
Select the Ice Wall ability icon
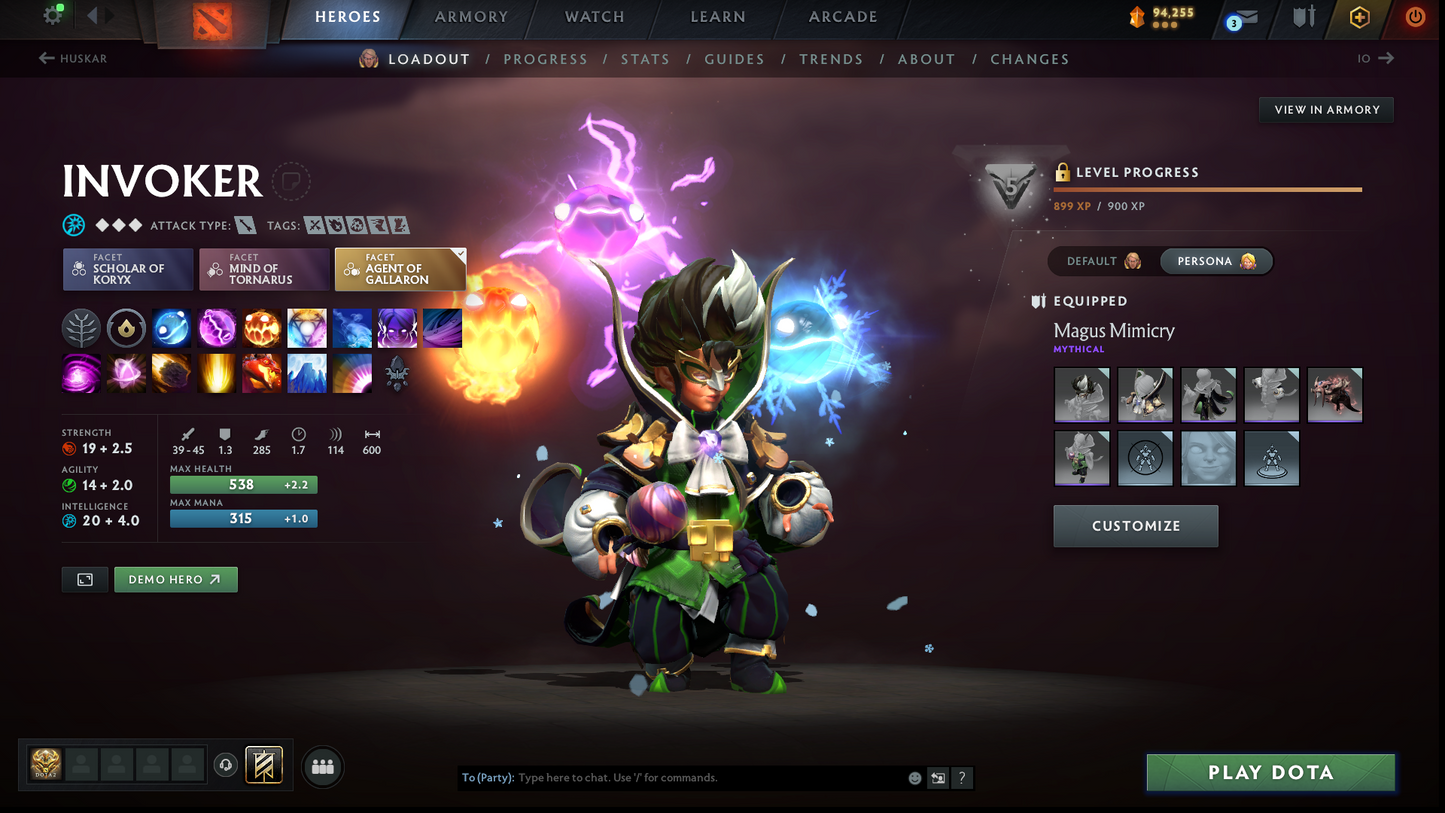306,373
